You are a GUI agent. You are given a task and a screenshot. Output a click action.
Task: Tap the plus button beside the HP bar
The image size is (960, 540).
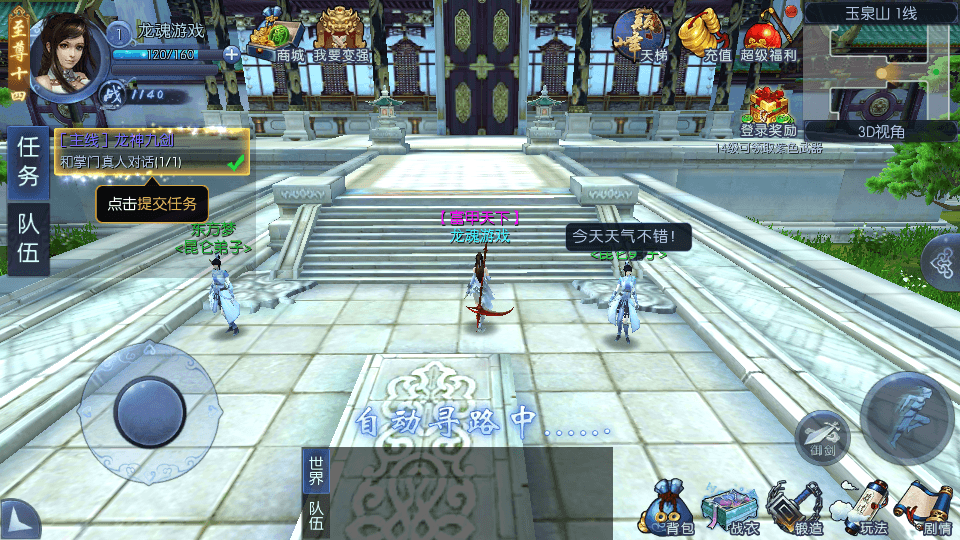tap(232, 55)
